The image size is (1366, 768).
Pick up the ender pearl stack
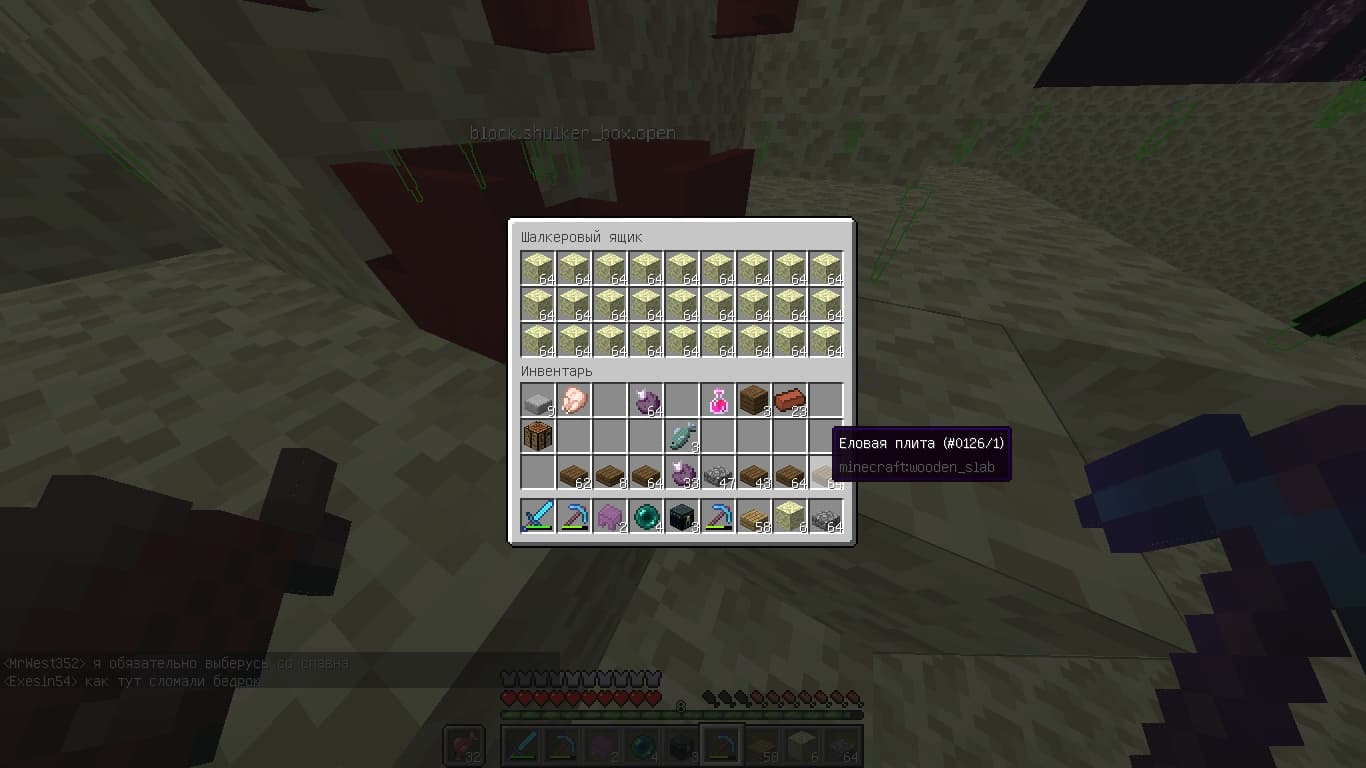[x=645, y=517]
